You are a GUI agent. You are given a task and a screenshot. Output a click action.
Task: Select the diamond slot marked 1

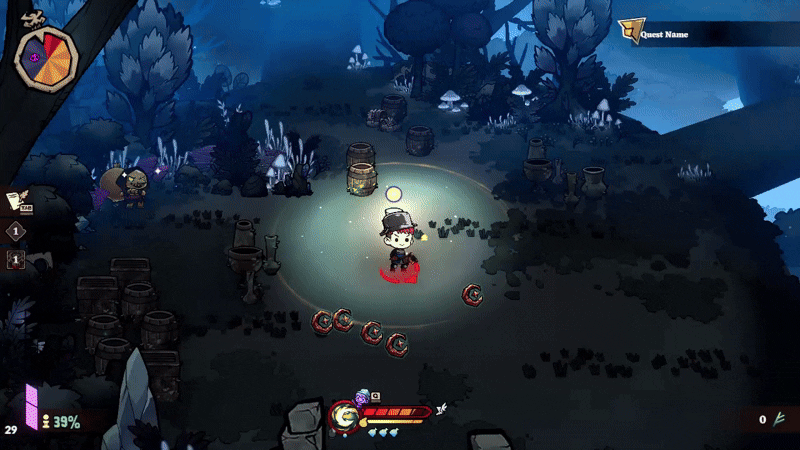click(x=16, y=231)
